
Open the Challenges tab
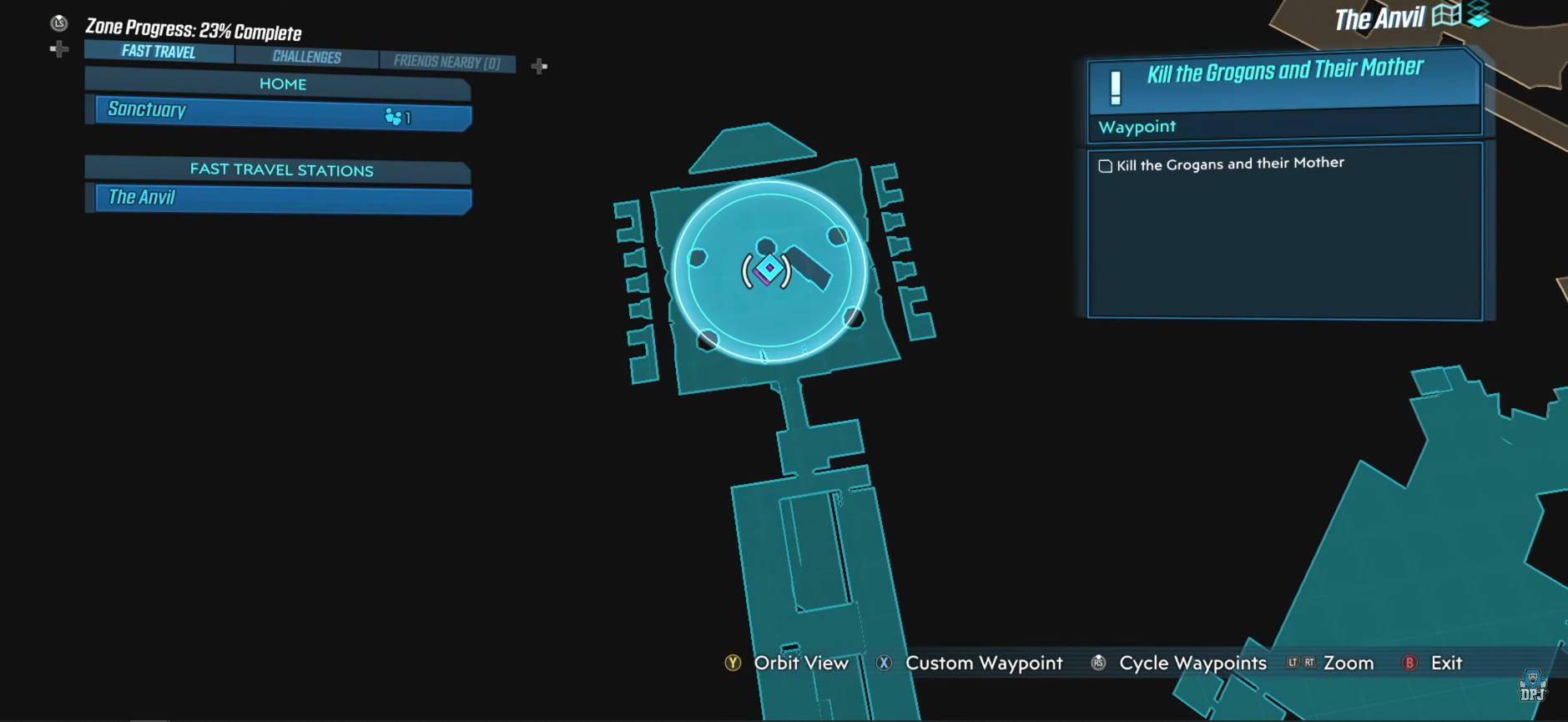(x=307, y=57)
